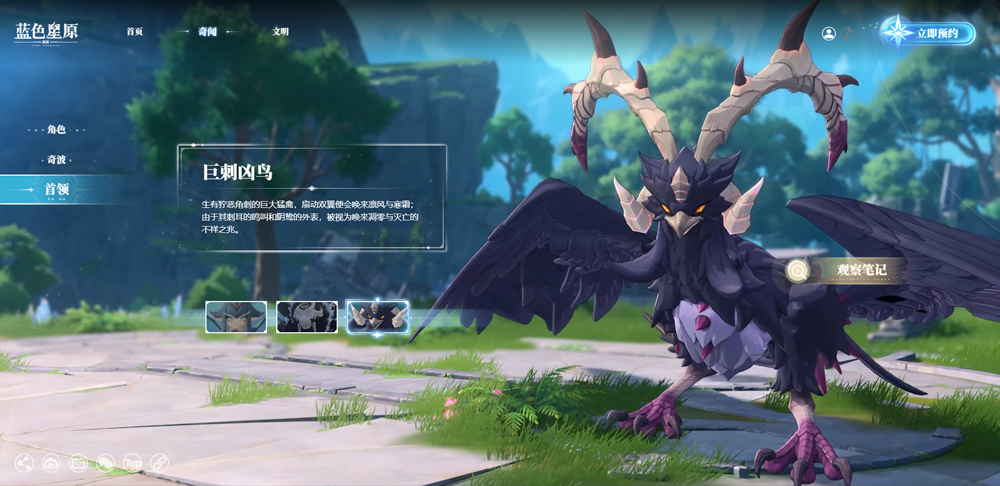The width and height of the screenshot is (1000, 486).
Task: Select the 首领 tab
Action: [x=56, y=189]
